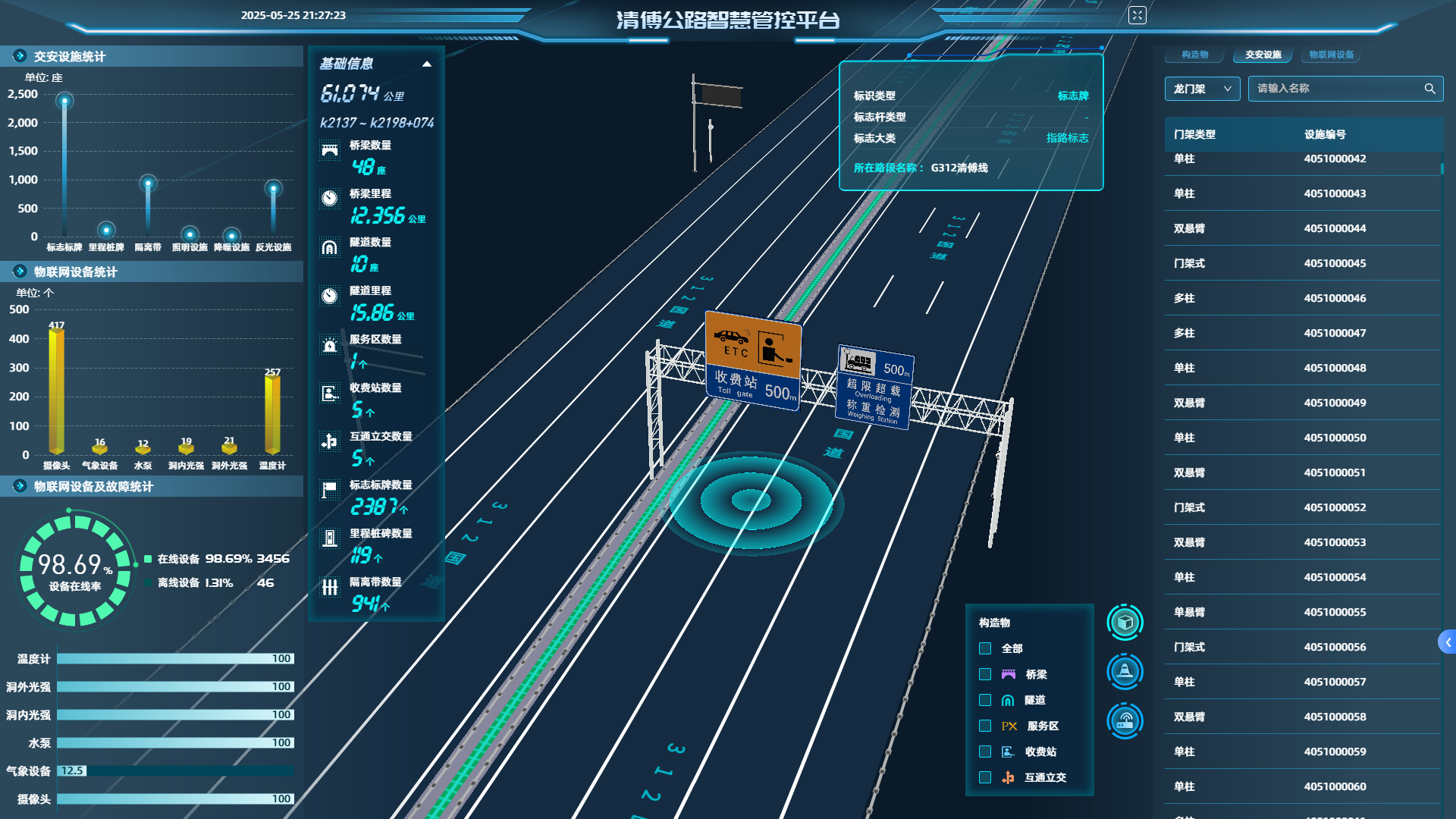
Task: Toggle the fullscreen button at top
Action: (1137, 15)
